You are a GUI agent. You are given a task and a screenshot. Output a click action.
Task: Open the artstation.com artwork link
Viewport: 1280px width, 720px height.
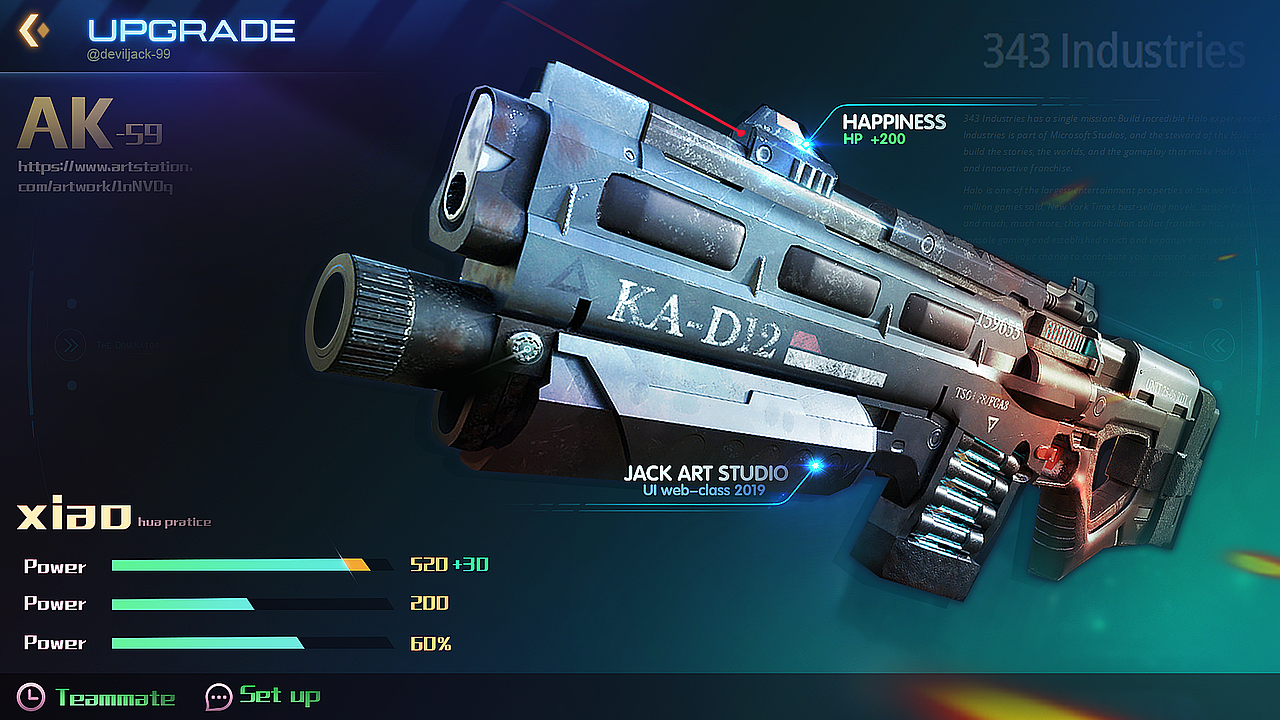[104, 176]
